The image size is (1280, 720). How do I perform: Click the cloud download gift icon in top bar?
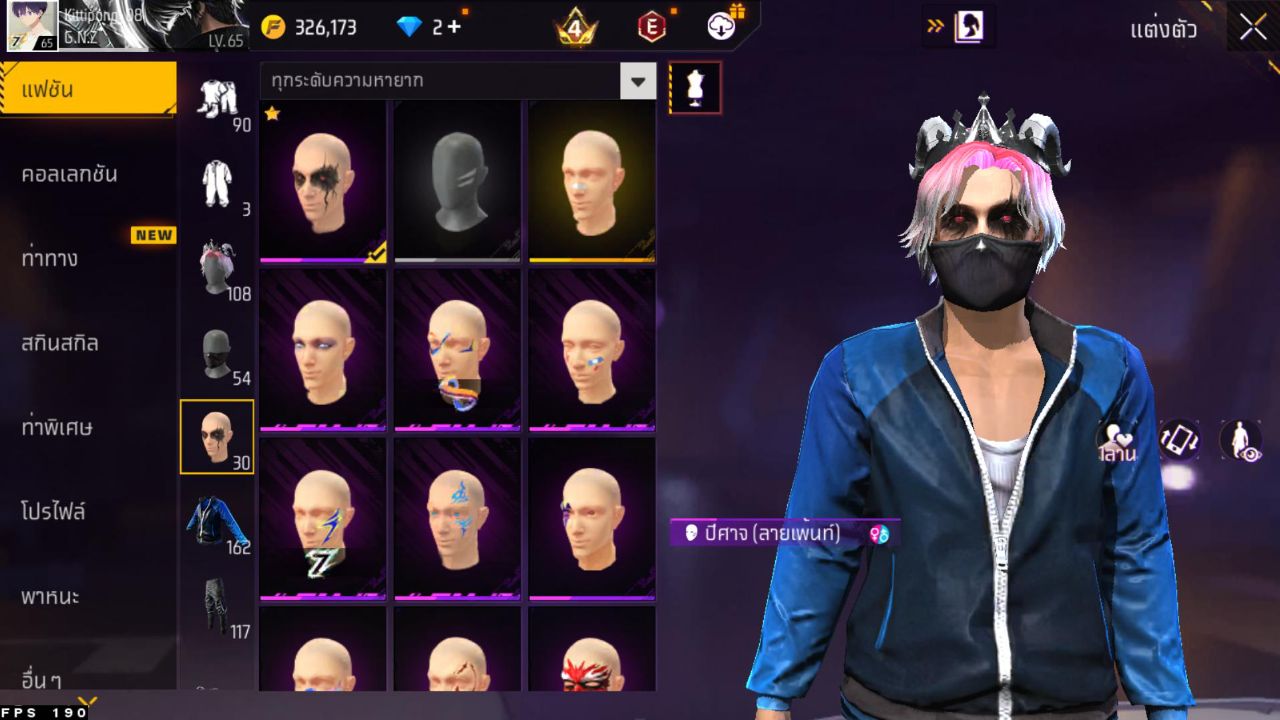(x=720, y=27)
